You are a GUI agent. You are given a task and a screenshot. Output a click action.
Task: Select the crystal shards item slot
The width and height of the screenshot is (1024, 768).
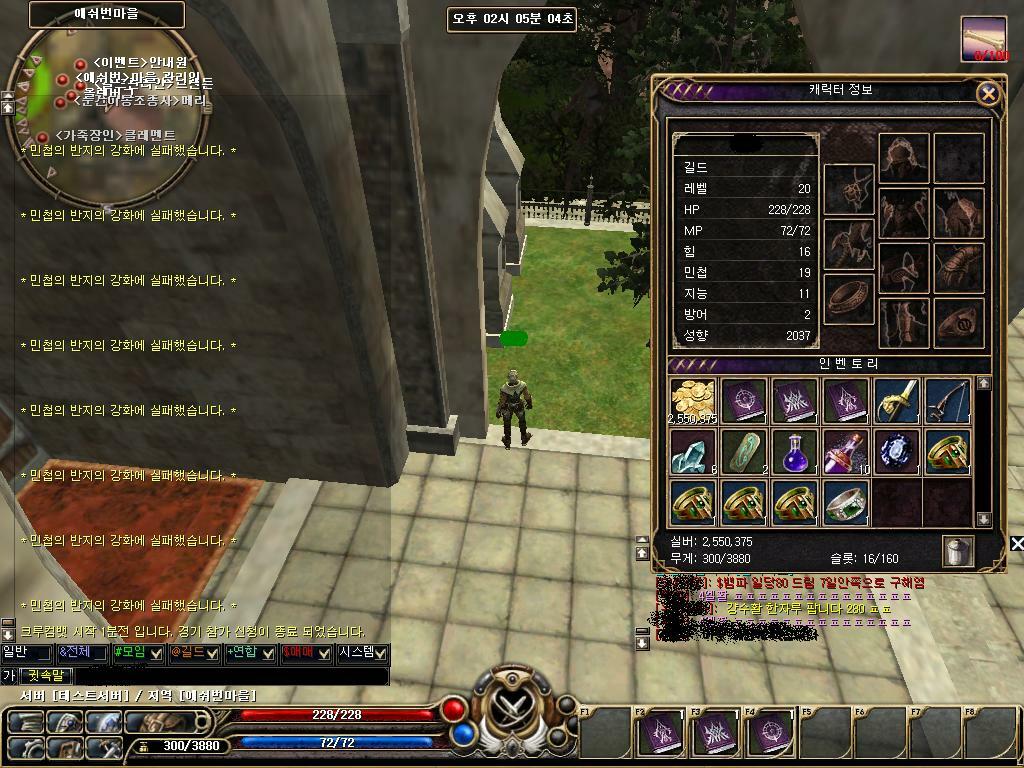[693, 452]
